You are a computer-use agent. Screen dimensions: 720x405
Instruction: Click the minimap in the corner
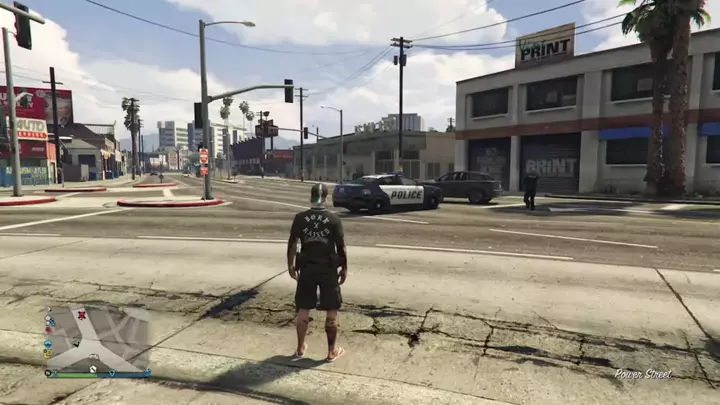(98, 340)
